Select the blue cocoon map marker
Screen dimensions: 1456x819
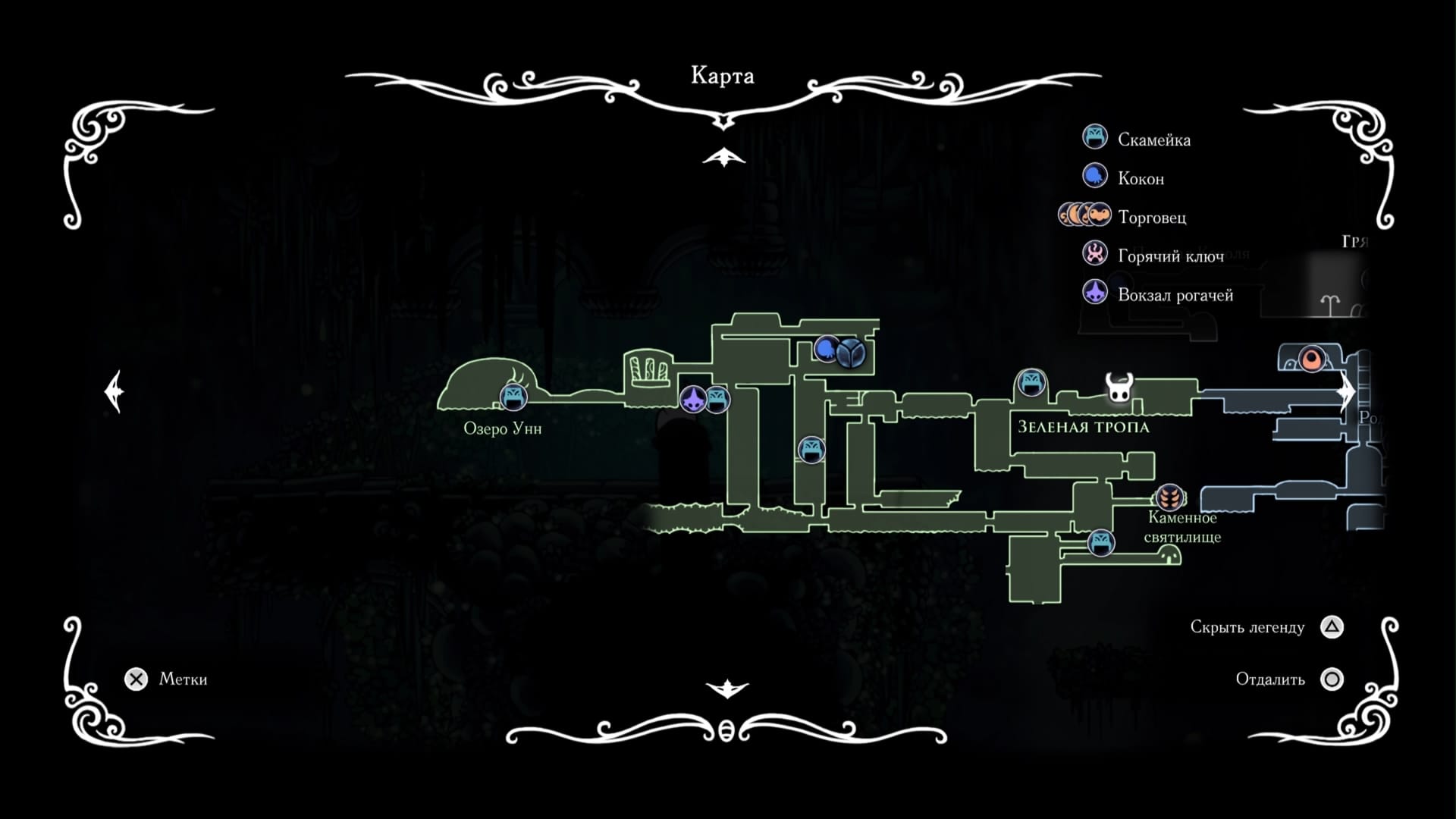pos(827,349)
